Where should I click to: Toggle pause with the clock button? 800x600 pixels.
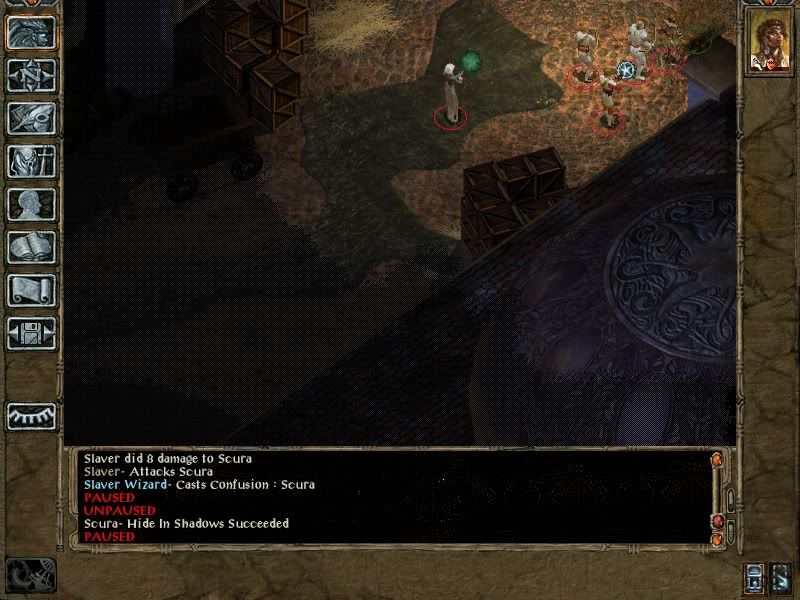(31, 574)
